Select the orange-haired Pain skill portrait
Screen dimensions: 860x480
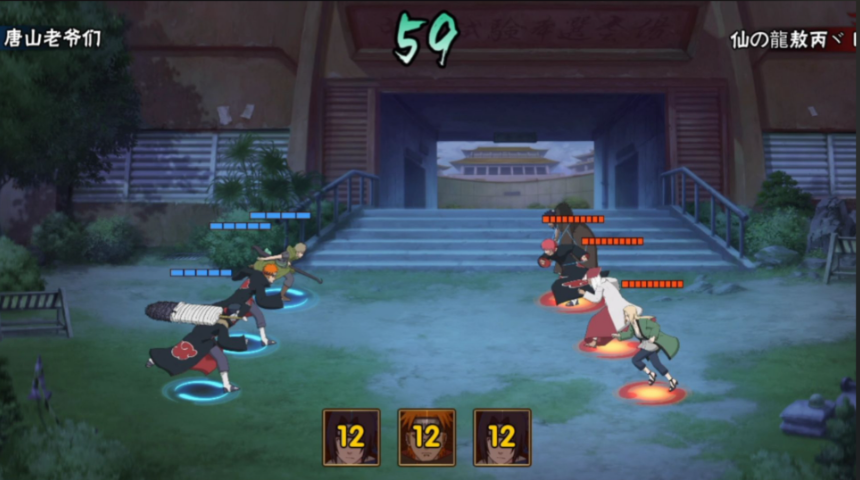pos(426,437)
